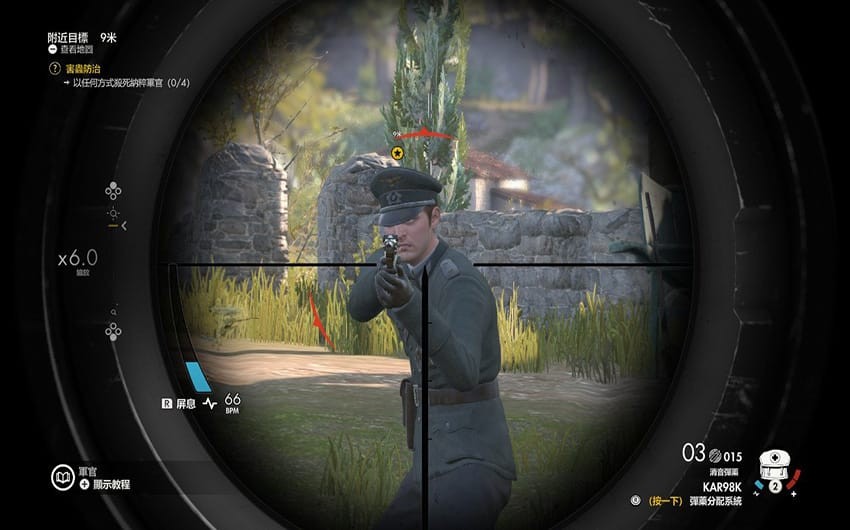Viewport: 850px width, 530px height.
Task: Click the yellow star objective marker
Action: coord(397,153)
